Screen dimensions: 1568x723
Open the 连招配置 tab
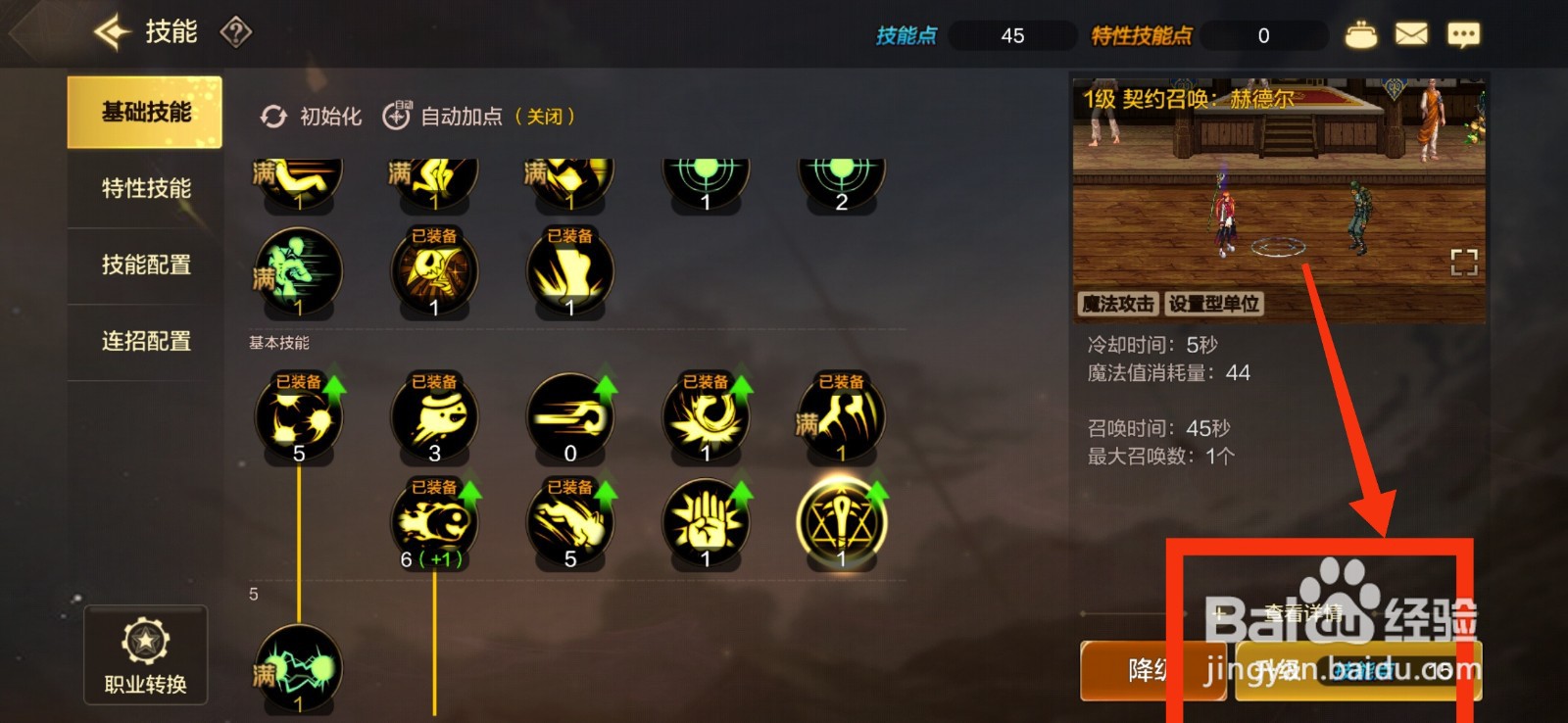click(141, 340)
